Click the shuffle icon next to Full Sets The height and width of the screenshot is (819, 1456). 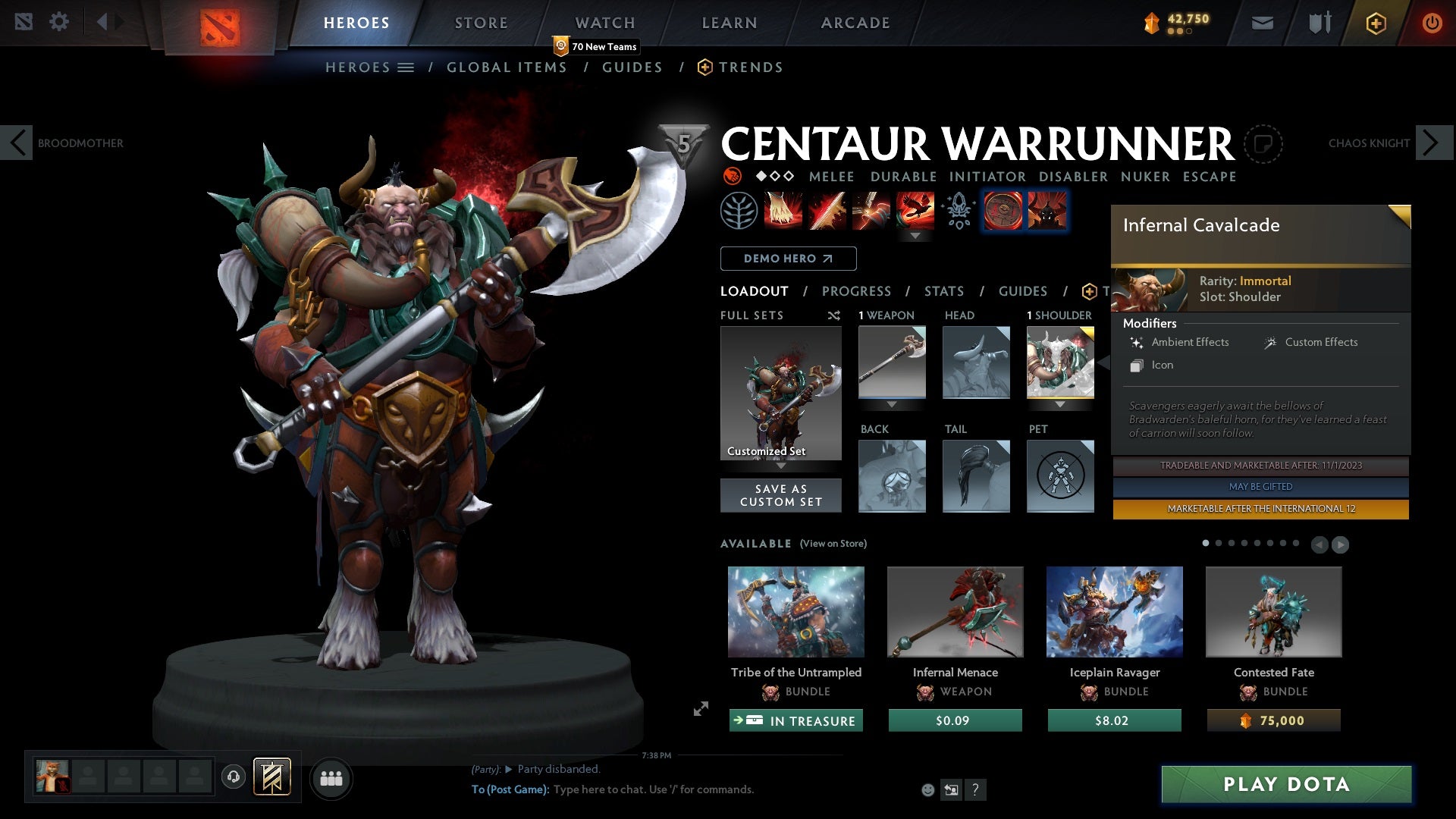pos(834,315)
